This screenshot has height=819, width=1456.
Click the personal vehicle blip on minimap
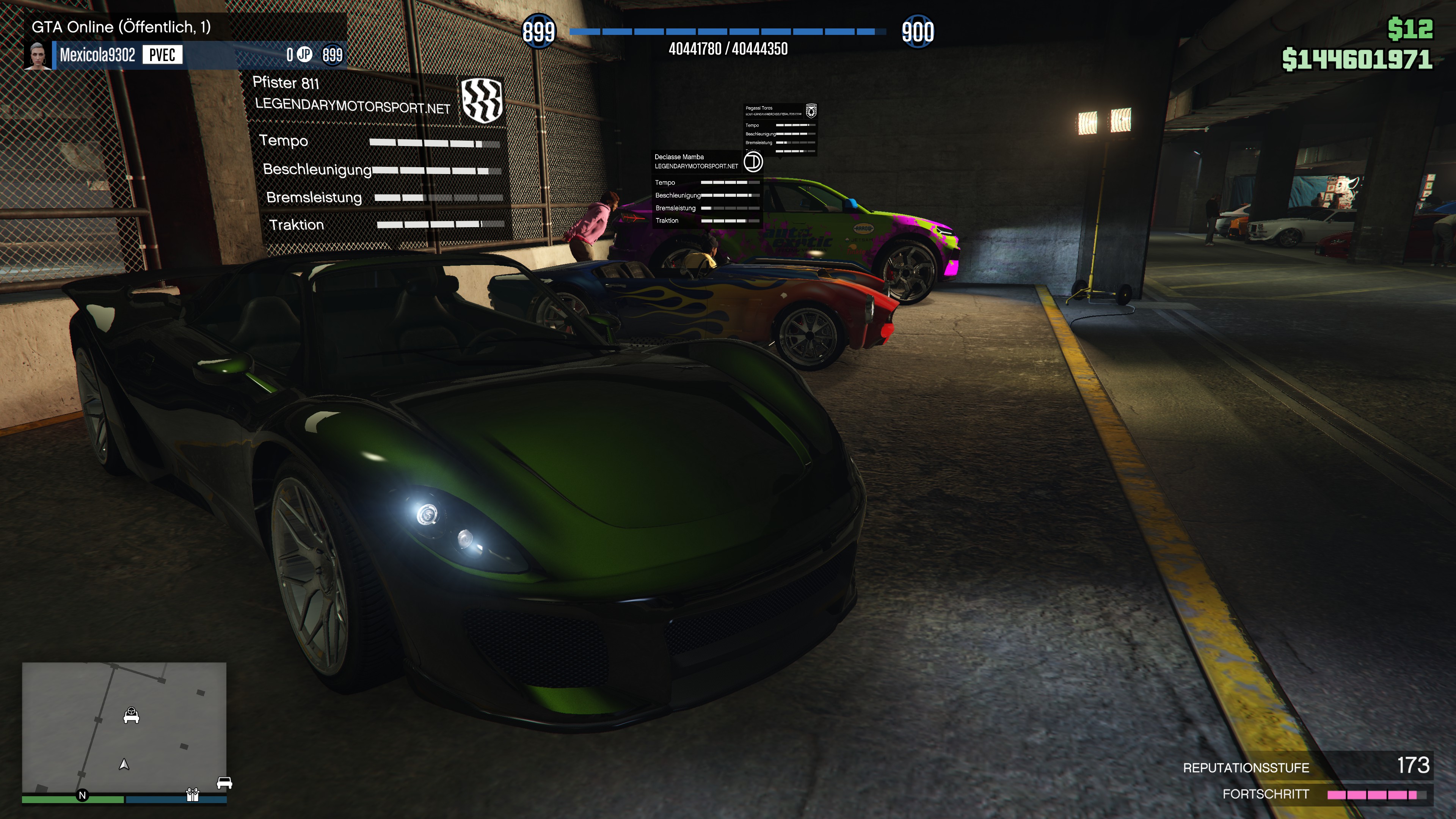pyautogui.click(x=131, y=715)
